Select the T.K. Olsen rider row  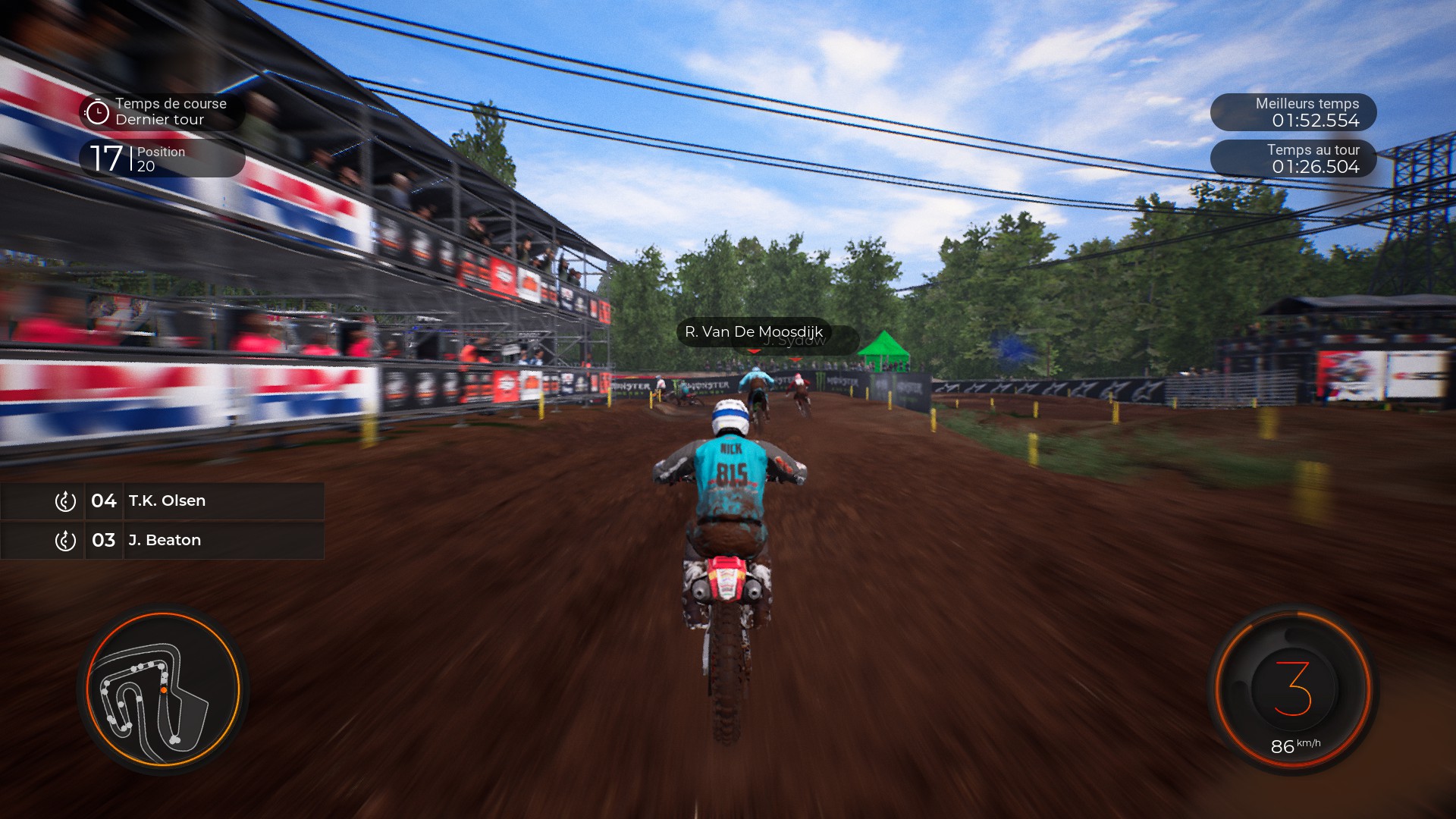click(x=162, y=500)
